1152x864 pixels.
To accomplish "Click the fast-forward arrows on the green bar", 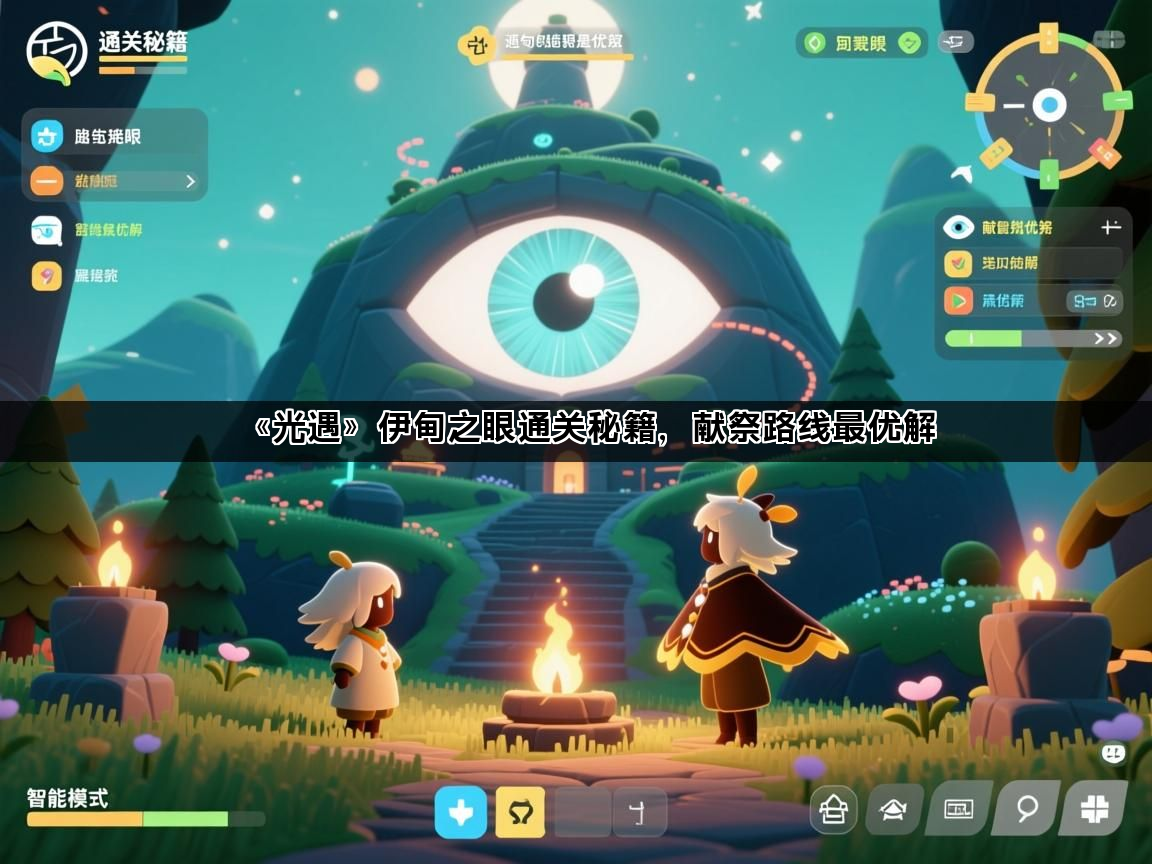I will pos(1105,339).
